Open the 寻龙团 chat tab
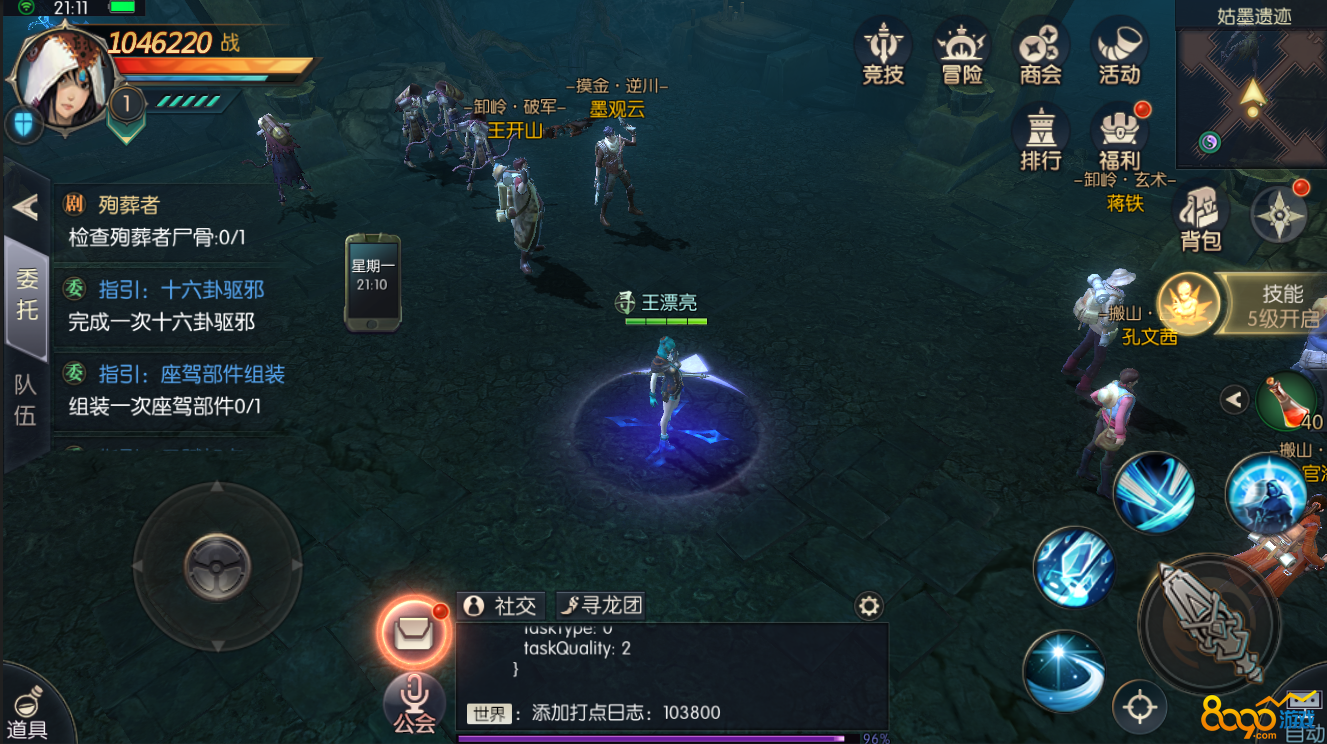1327x744 pixels. (601, 605)
